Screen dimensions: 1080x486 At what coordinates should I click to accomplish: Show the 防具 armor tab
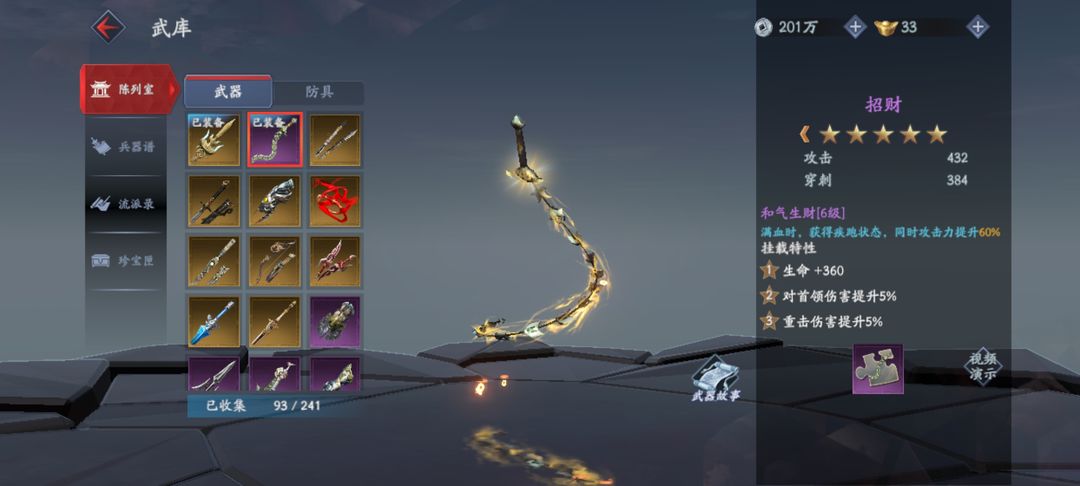319,92
